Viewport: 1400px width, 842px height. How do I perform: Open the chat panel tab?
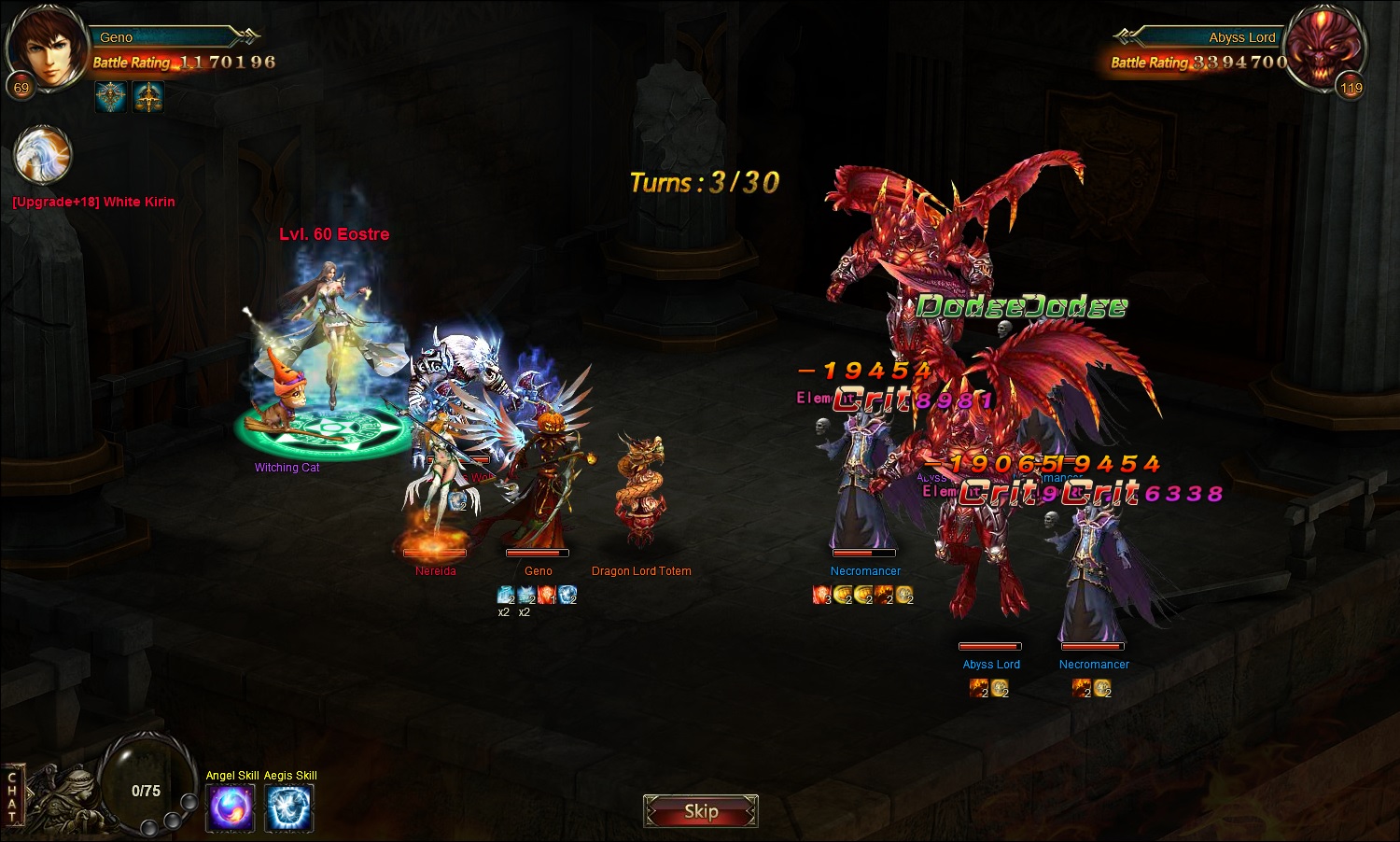click(12, 796)
